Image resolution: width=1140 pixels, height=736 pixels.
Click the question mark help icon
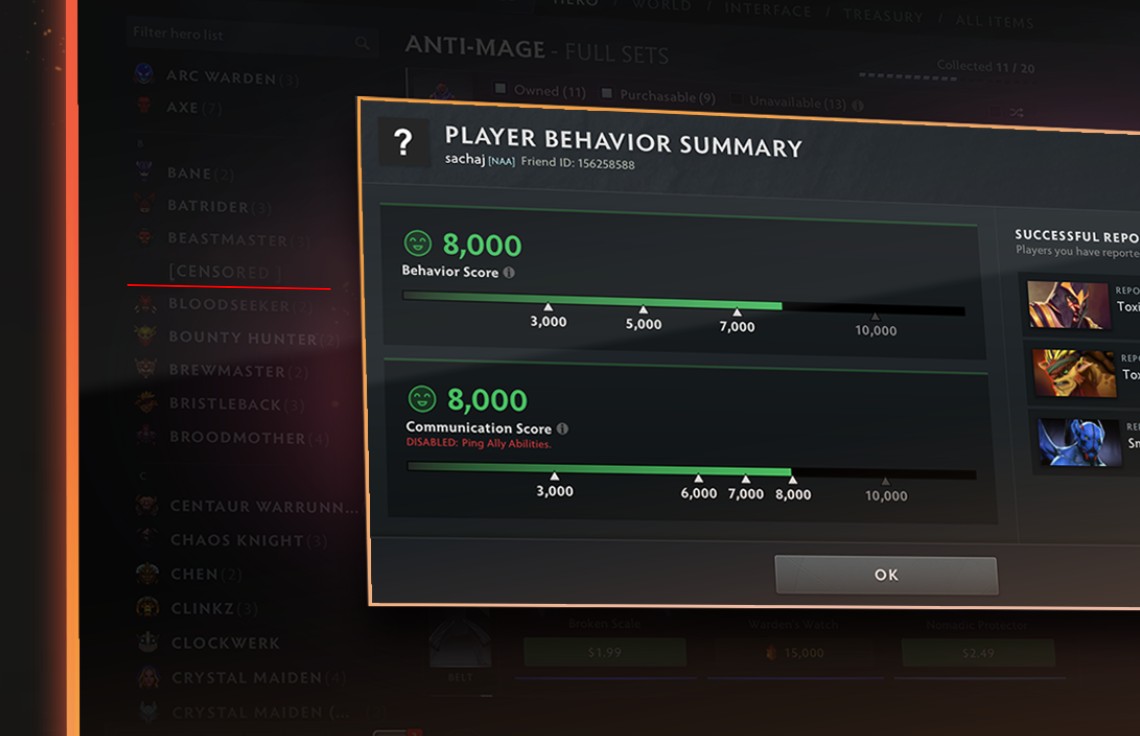pos(403,143)
